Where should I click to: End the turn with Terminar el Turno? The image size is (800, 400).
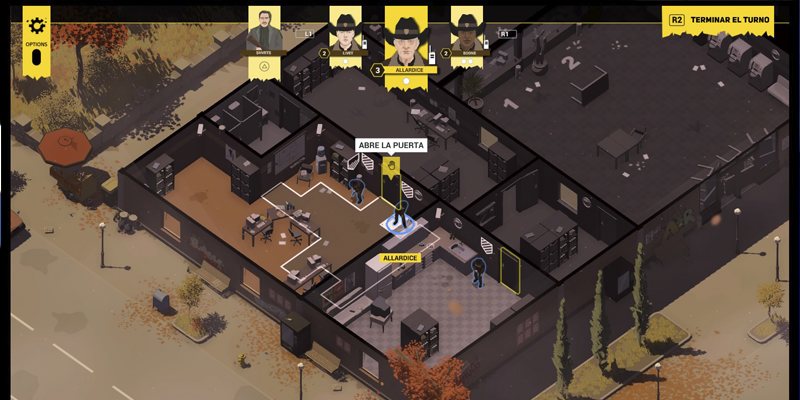tap(716, 20)
